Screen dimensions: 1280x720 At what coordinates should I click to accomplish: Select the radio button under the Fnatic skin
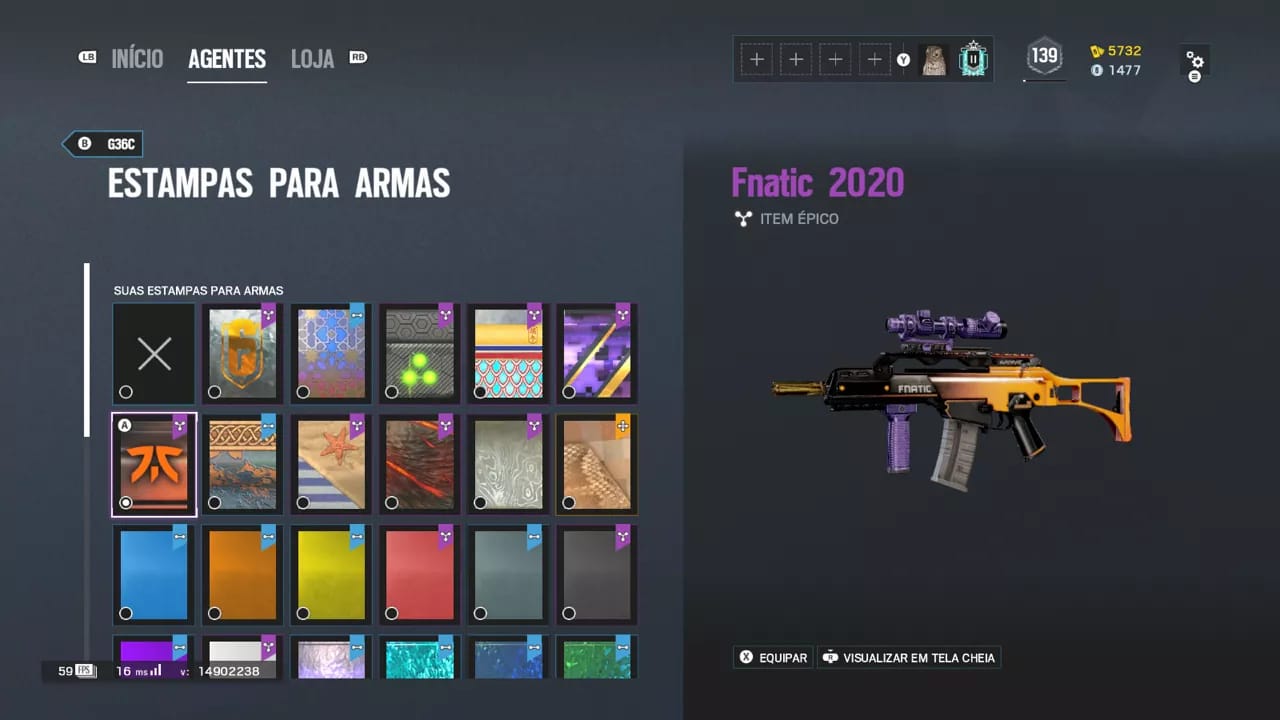click(x=126, y=502)
